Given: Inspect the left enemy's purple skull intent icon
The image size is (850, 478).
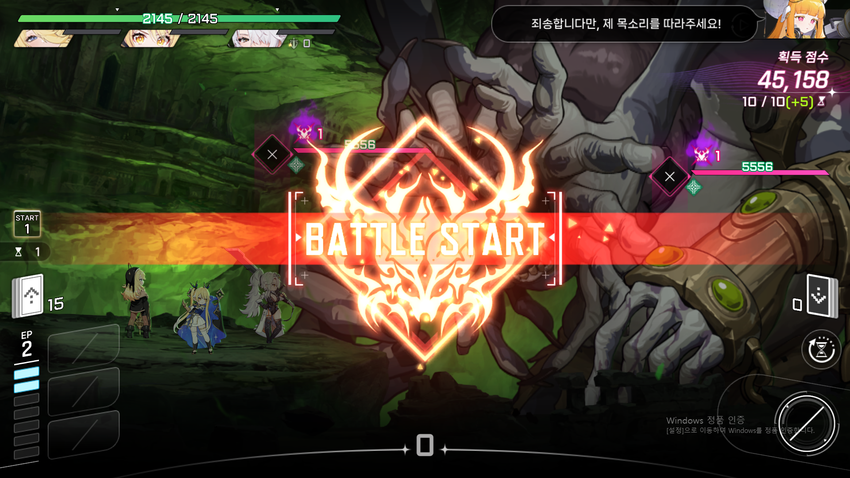Looking at the screenshot, I should click(301, 130).
